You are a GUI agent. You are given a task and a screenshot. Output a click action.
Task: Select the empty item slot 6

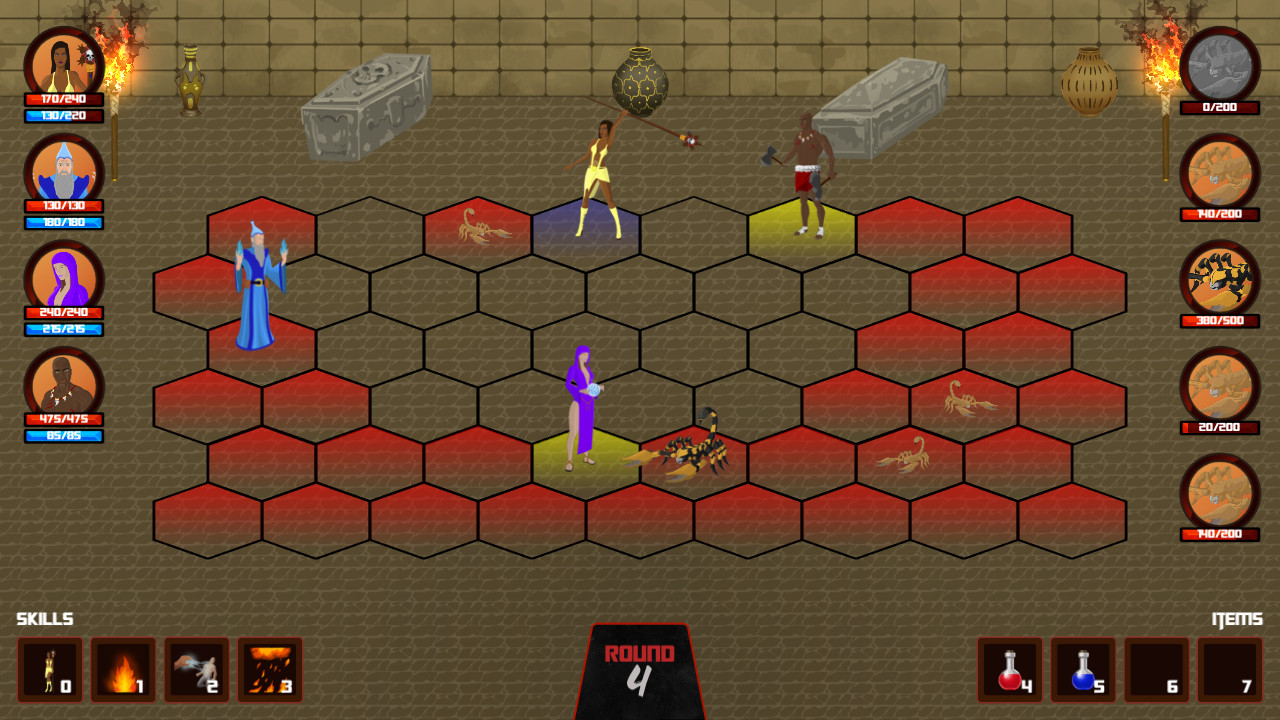(x=1155, y=670)
